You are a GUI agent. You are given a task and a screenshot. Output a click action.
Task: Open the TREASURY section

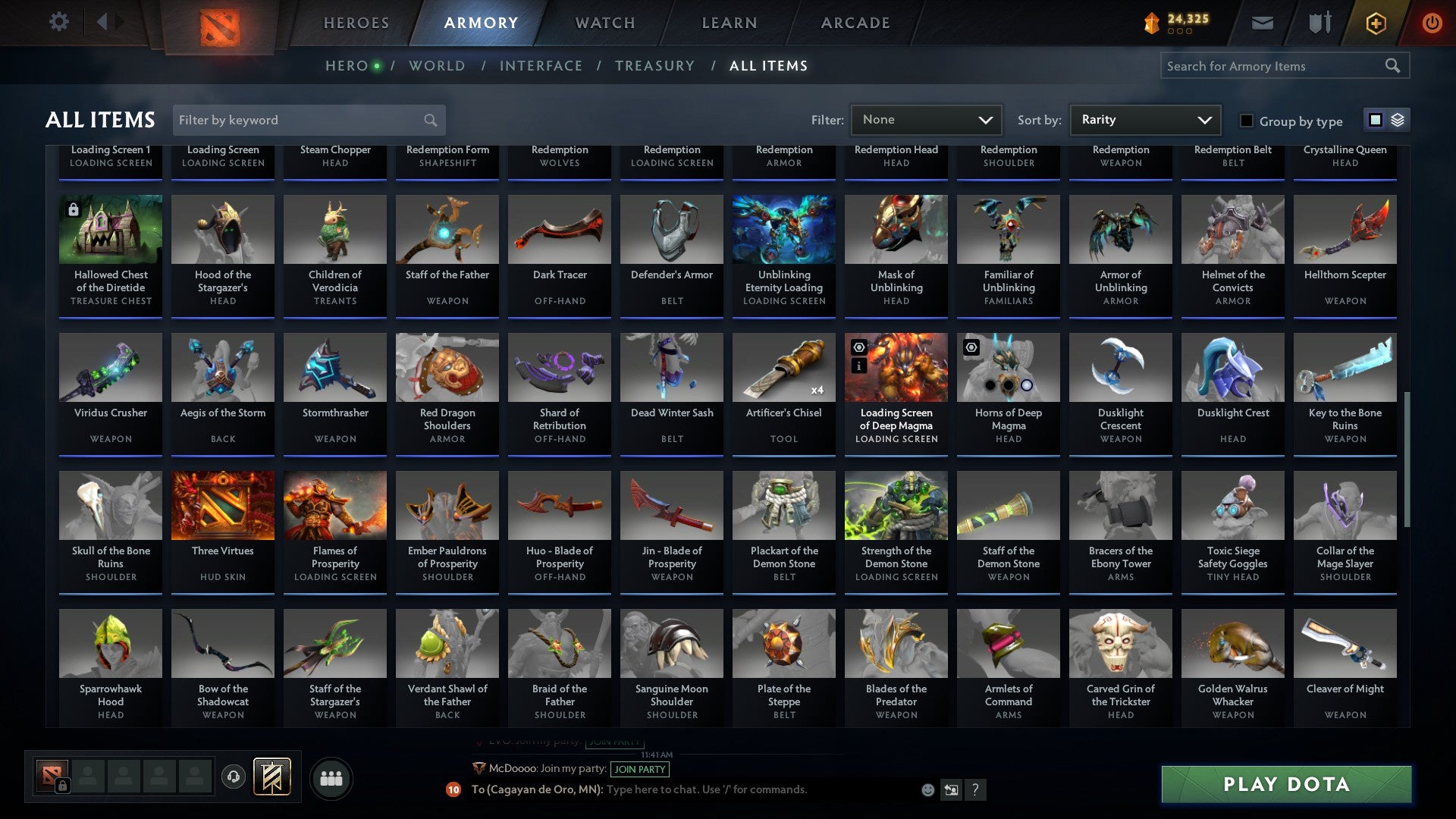pos(654,66)
